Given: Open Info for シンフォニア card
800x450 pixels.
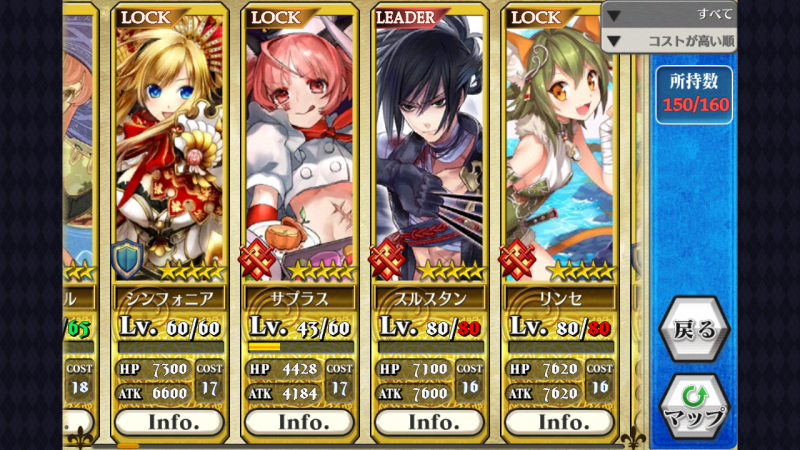Looking at the screenshot, I should click(169, 422).
